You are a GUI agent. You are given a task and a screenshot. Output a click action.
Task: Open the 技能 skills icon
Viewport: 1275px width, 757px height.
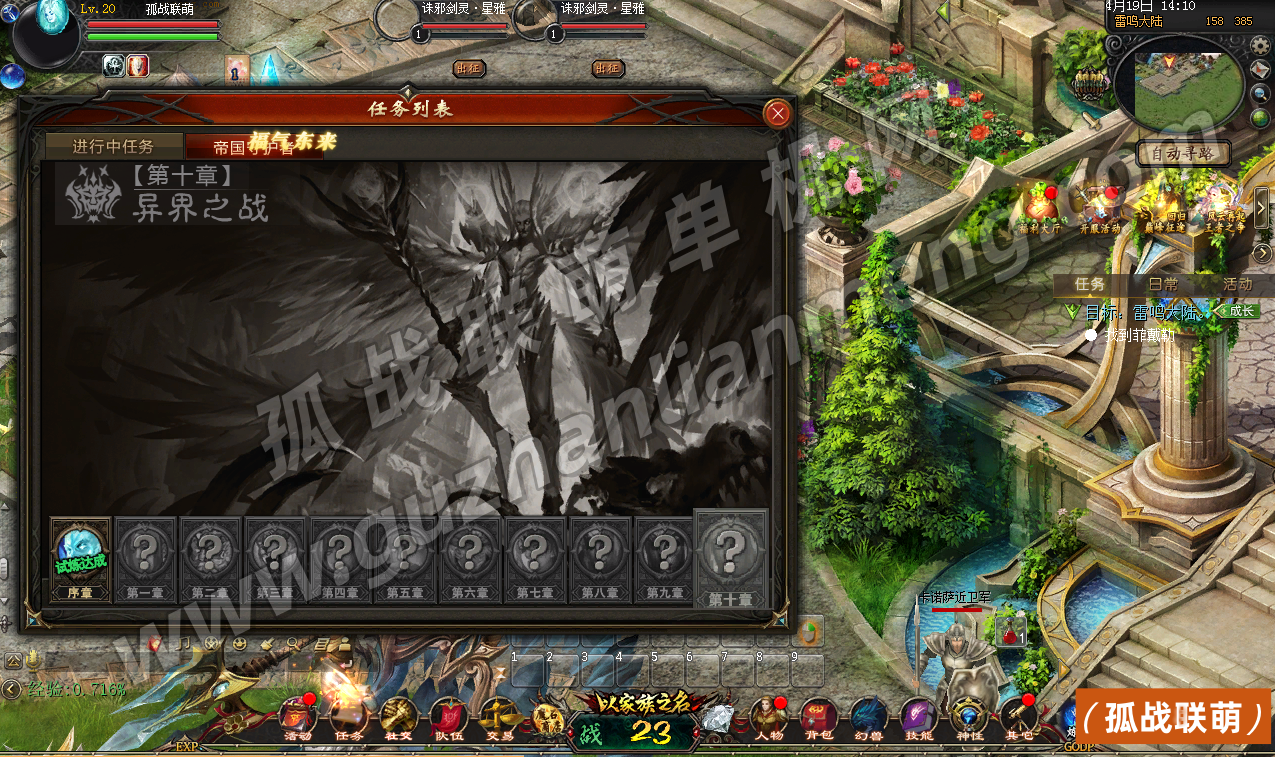pyautogui.click(x=918, y=718)
